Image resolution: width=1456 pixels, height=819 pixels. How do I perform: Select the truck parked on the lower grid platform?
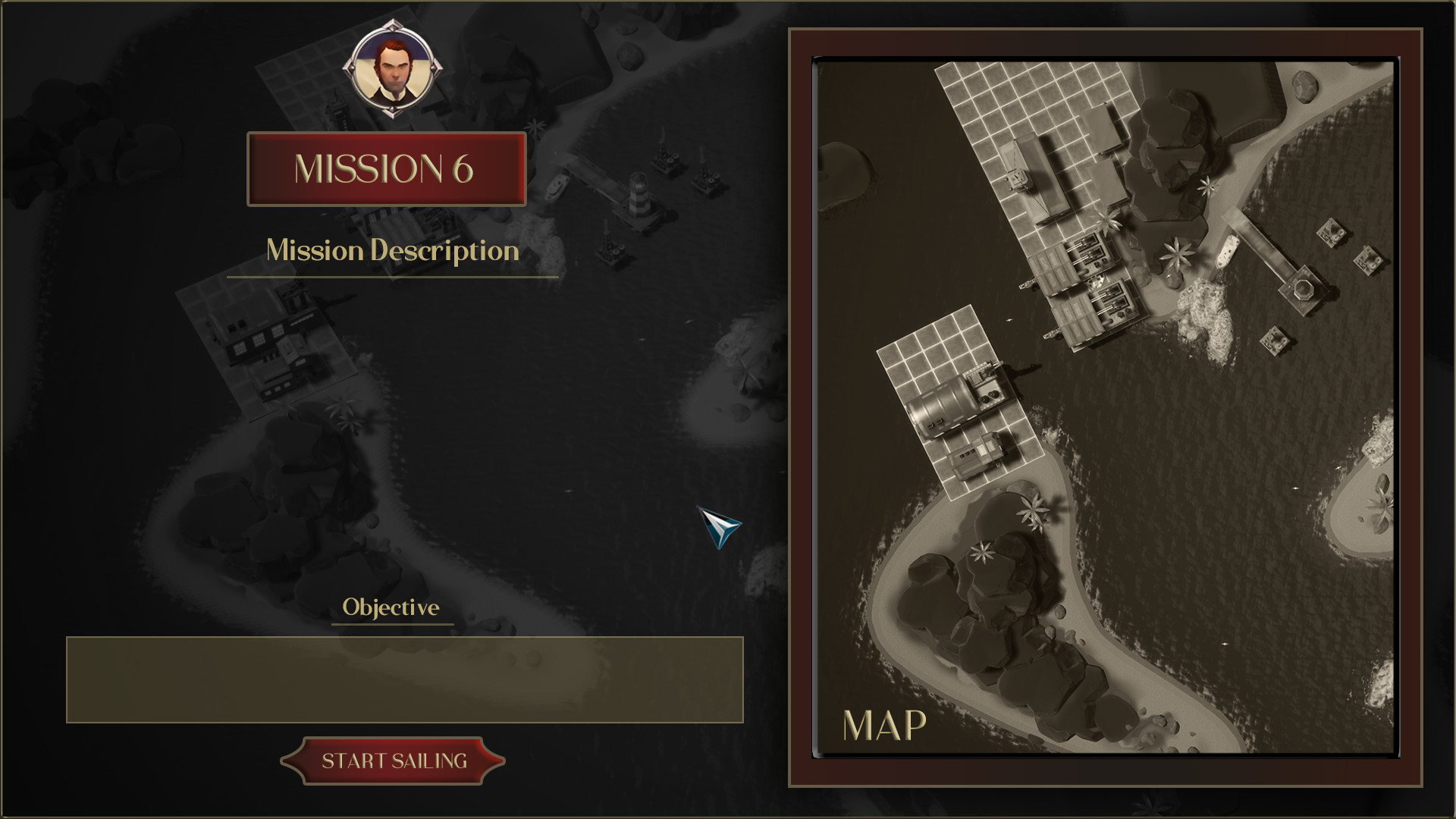point(976,455)
